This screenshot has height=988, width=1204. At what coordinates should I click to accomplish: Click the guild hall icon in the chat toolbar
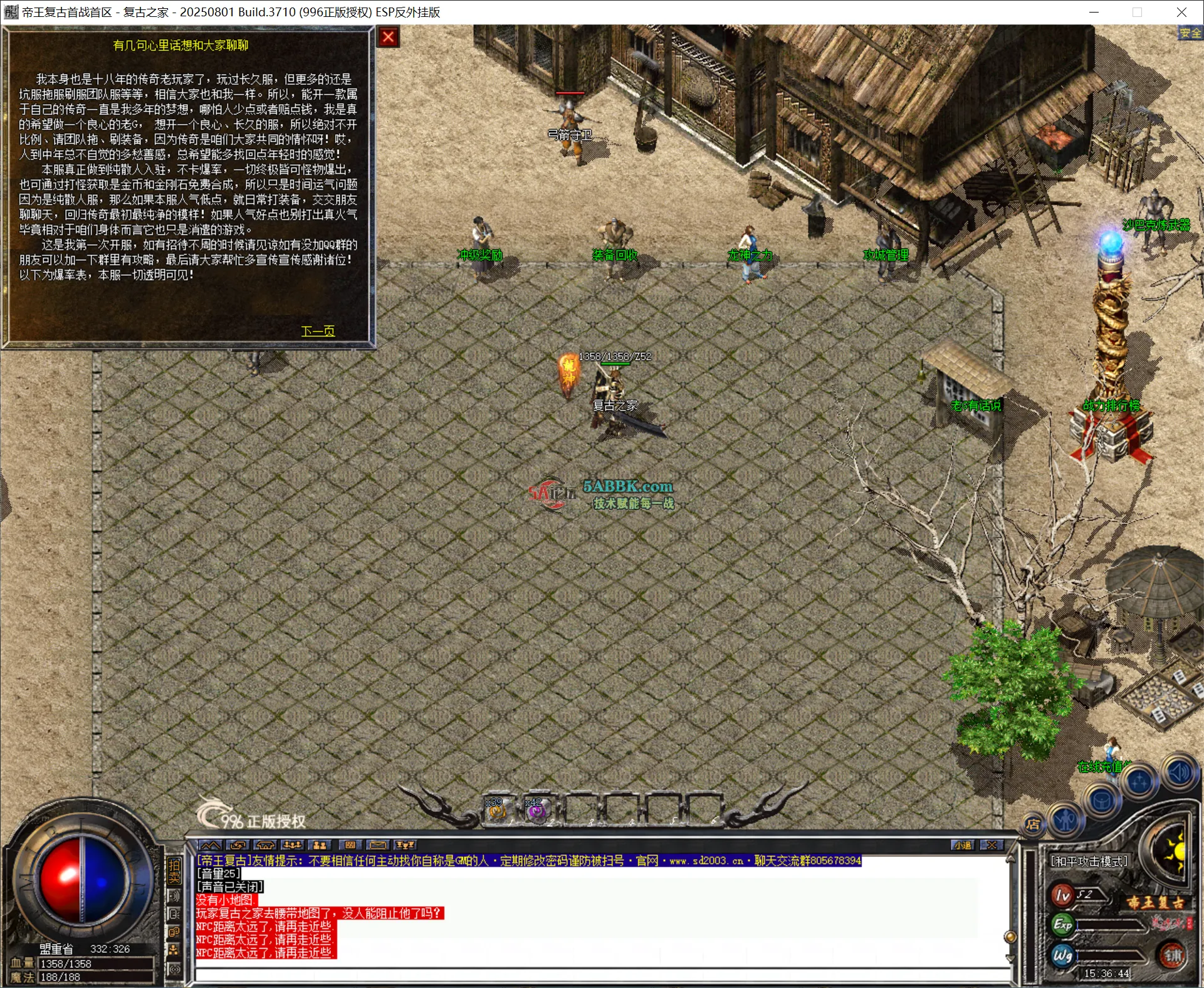265,844
